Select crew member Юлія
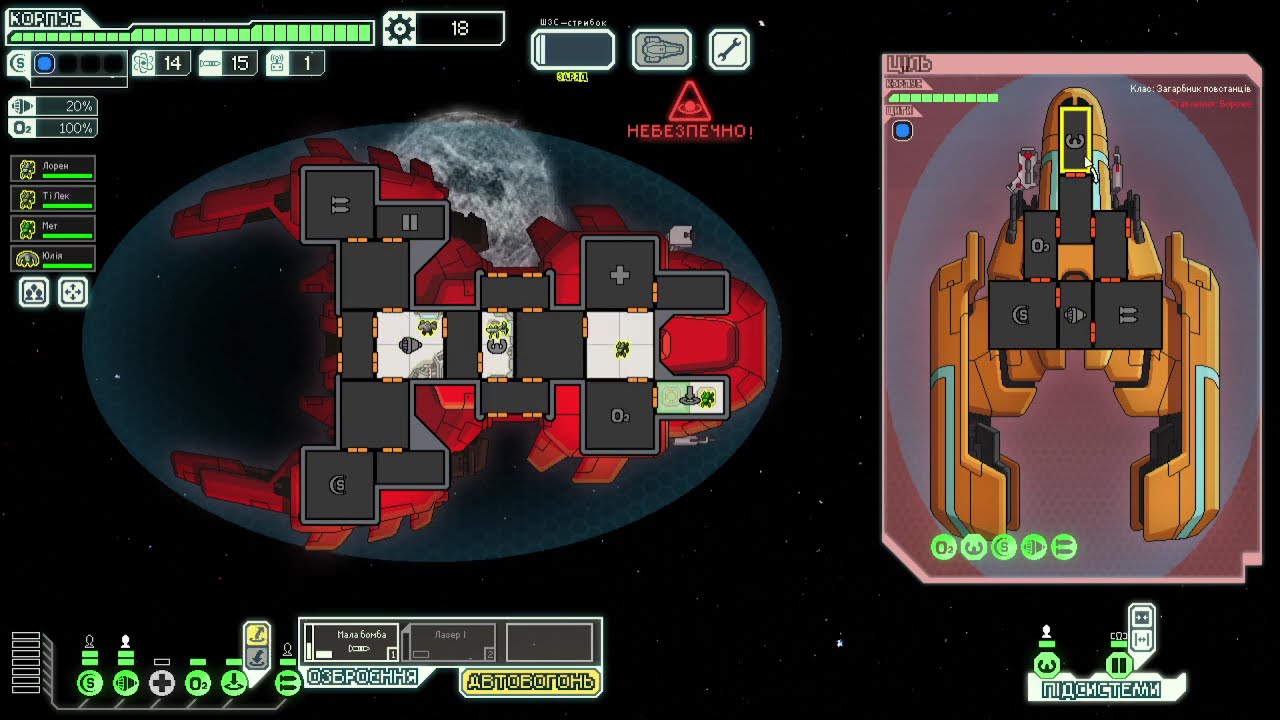This screenshot has width=1280, height=720. coord(54,258)
